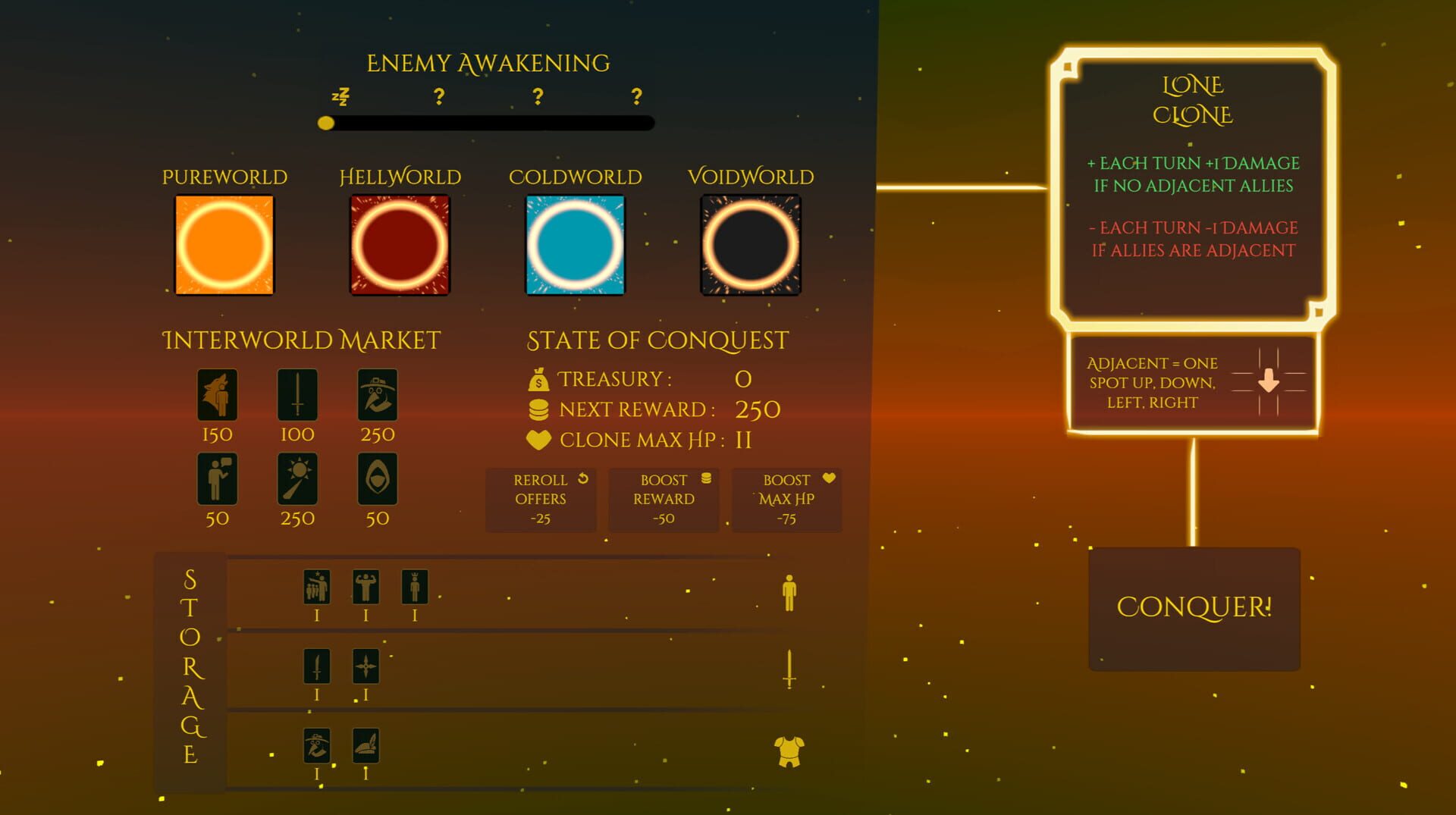Select the Voidworld portal
Viewport: 1456px width, 815px height.
point(749,246)
